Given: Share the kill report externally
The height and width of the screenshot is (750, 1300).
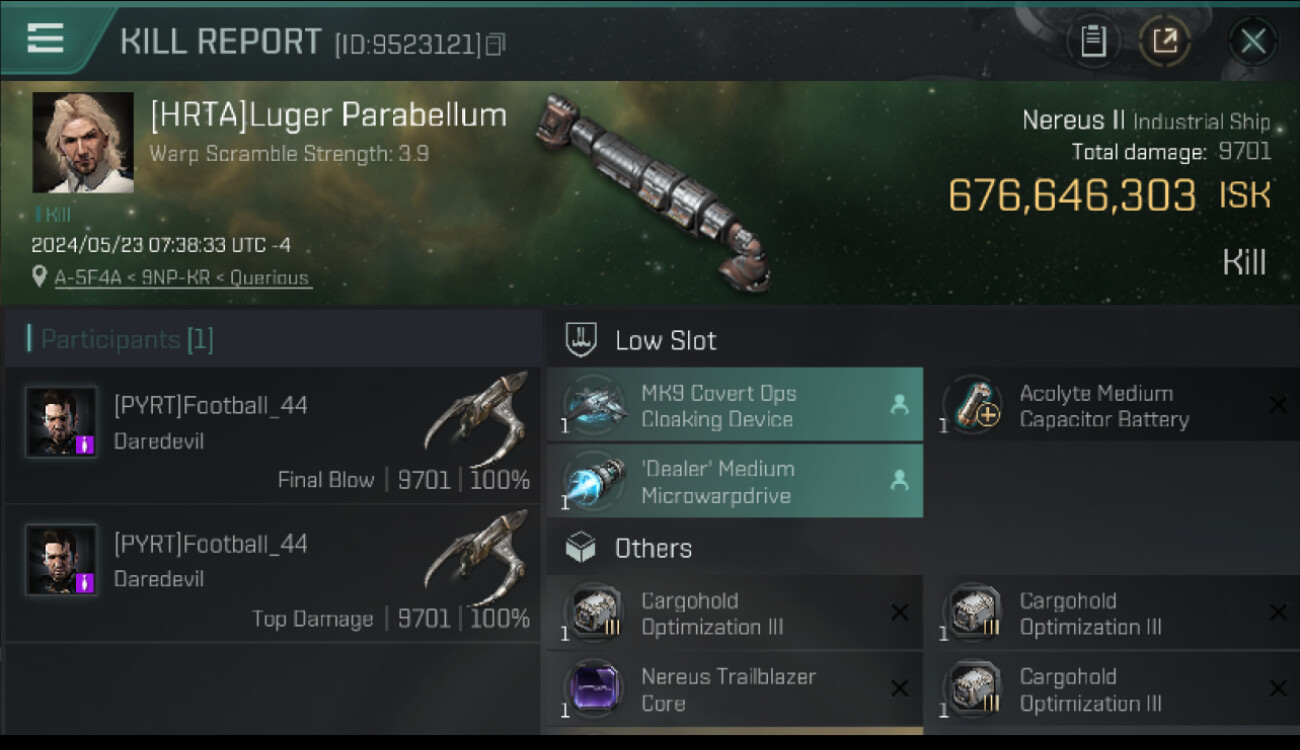Looking at the screenshot, I should pos(1165,41).
